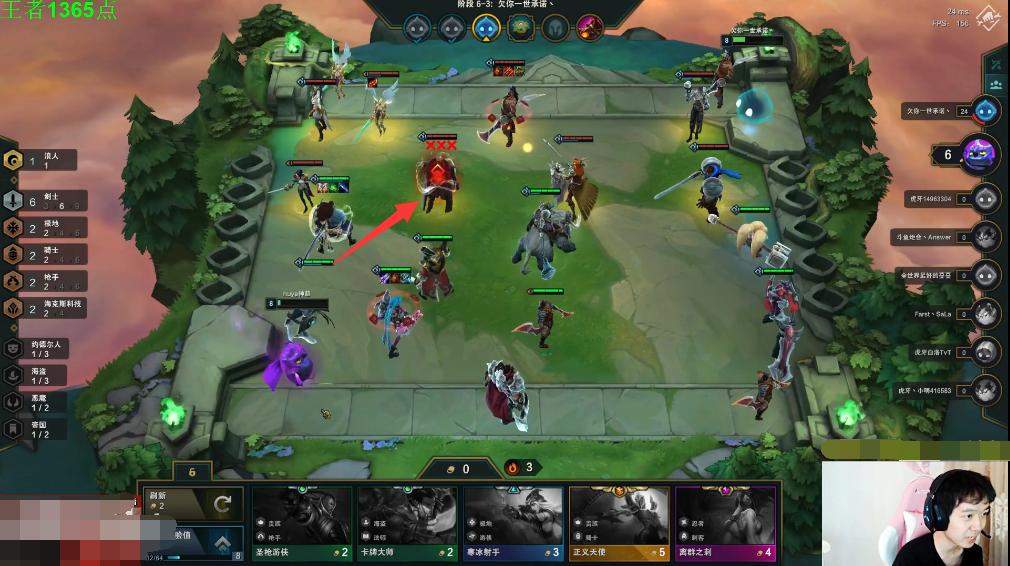Purchase the 正义天使 shop card
Viewport: 1010px width, 566px height.
point(619,521)
